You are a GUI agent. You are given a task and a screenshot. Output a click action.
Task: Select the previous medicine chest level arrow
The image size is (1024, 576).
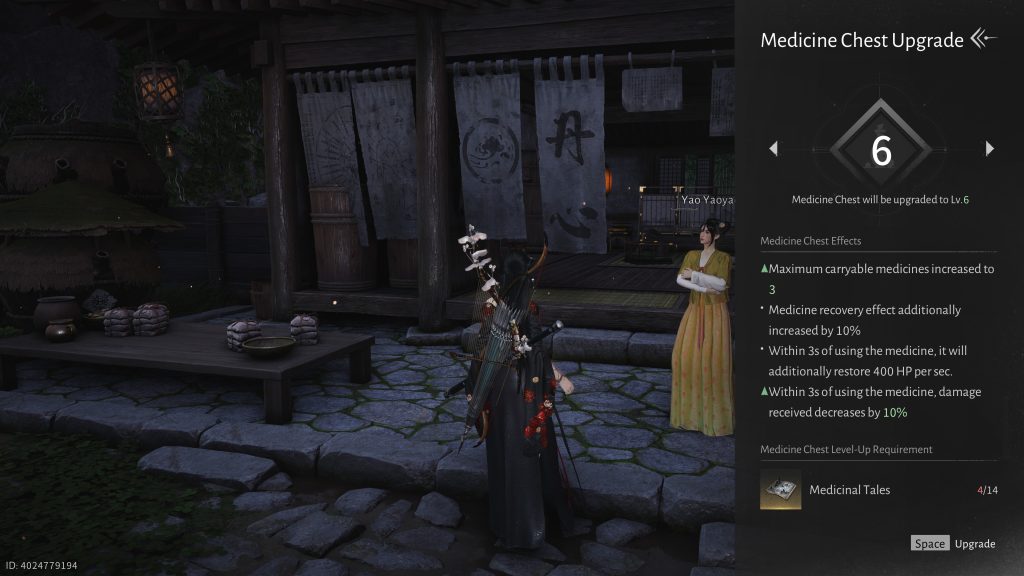(773, 149)
